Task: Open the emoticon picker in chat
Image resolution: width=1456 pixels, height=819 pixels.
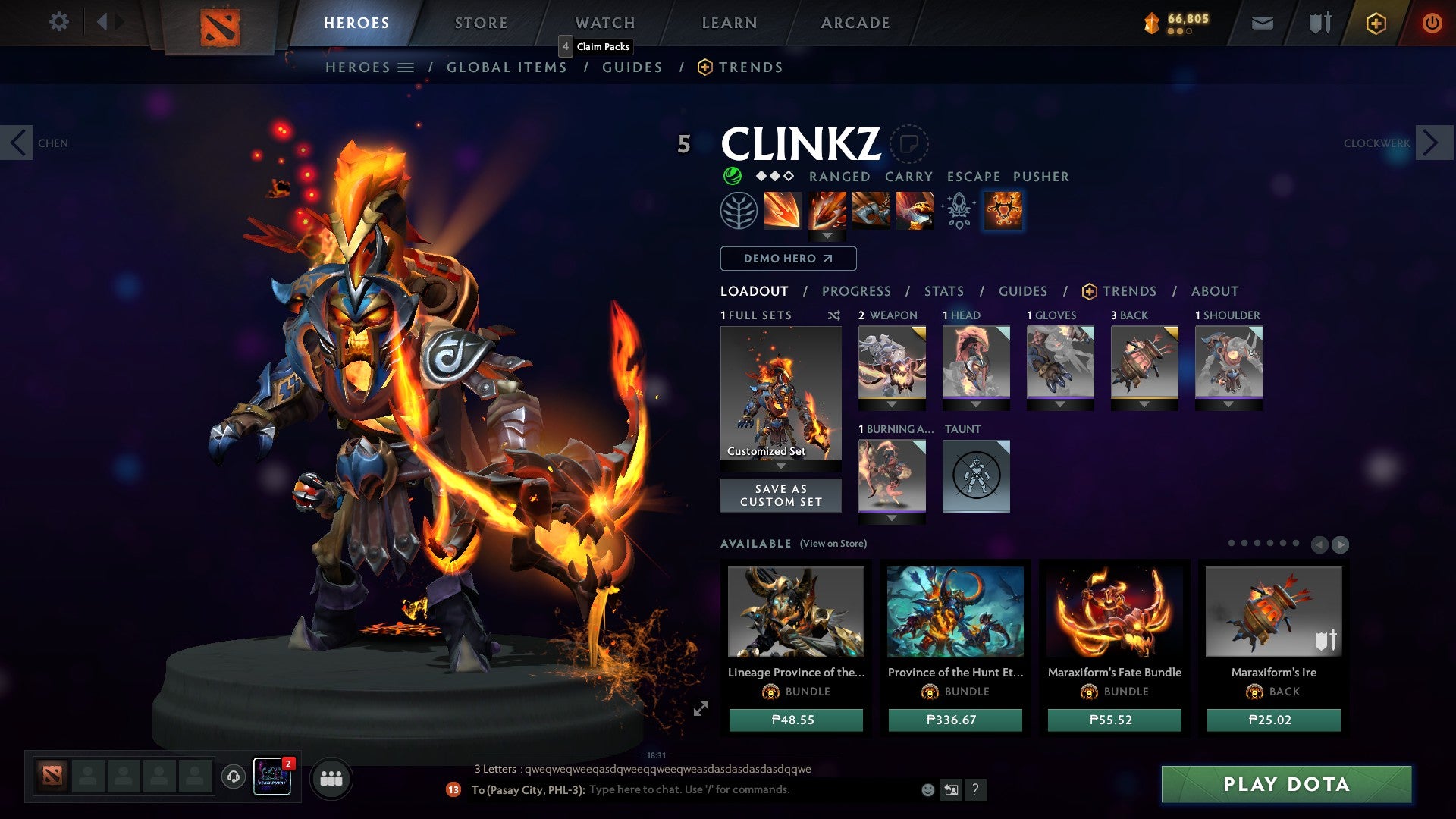Action: point(926,789)
